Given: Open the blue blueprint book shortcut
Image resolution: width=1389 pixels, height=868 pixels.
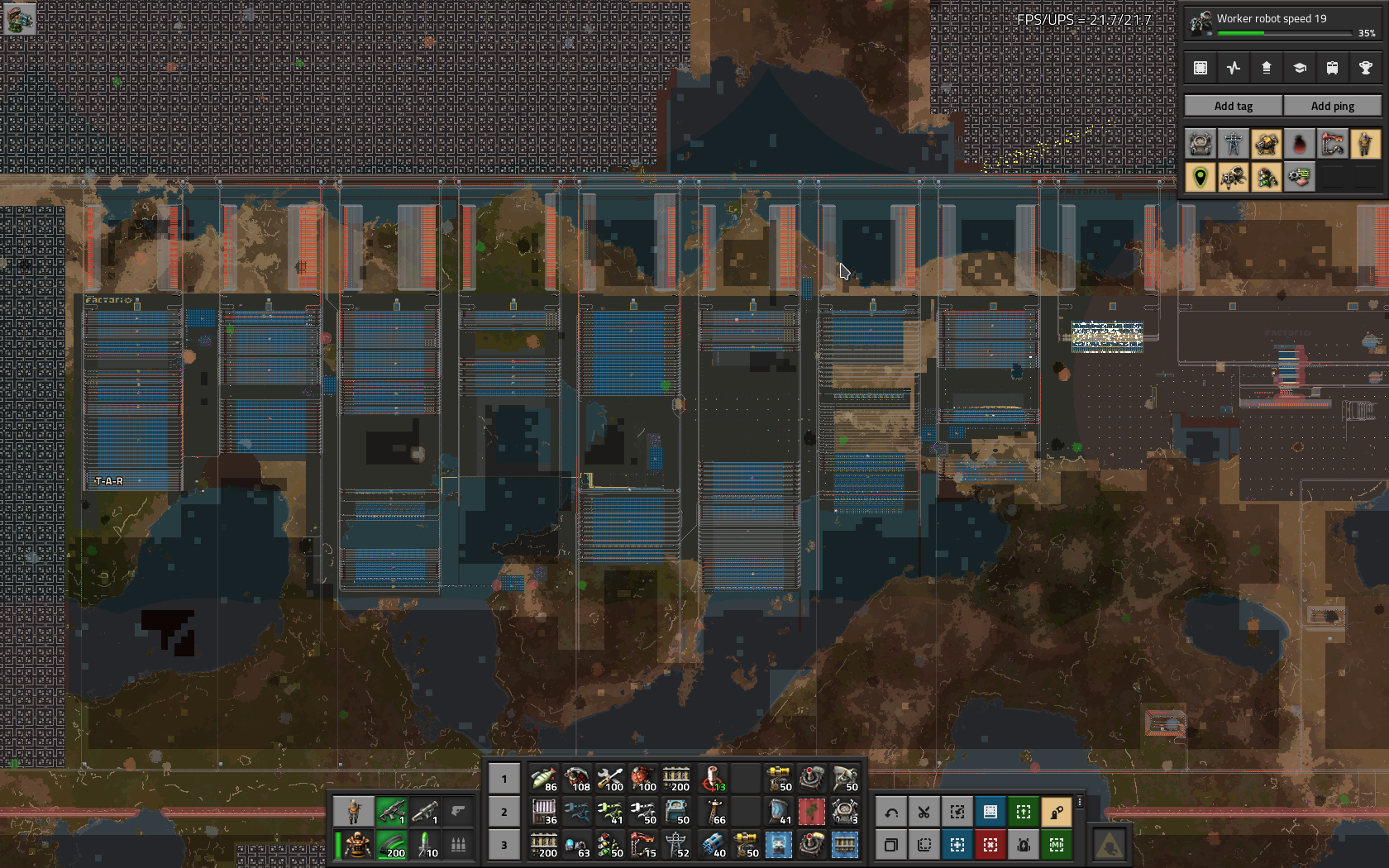Looking at the screenshot, I should point(990,812).
